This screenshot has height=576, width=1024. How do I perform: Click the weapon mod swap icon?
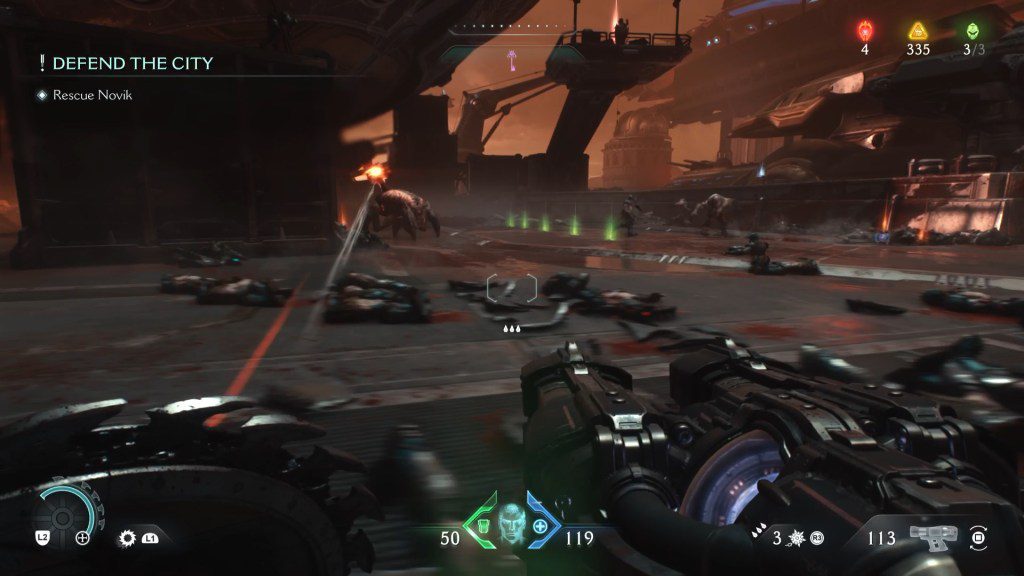pos(980,537)
